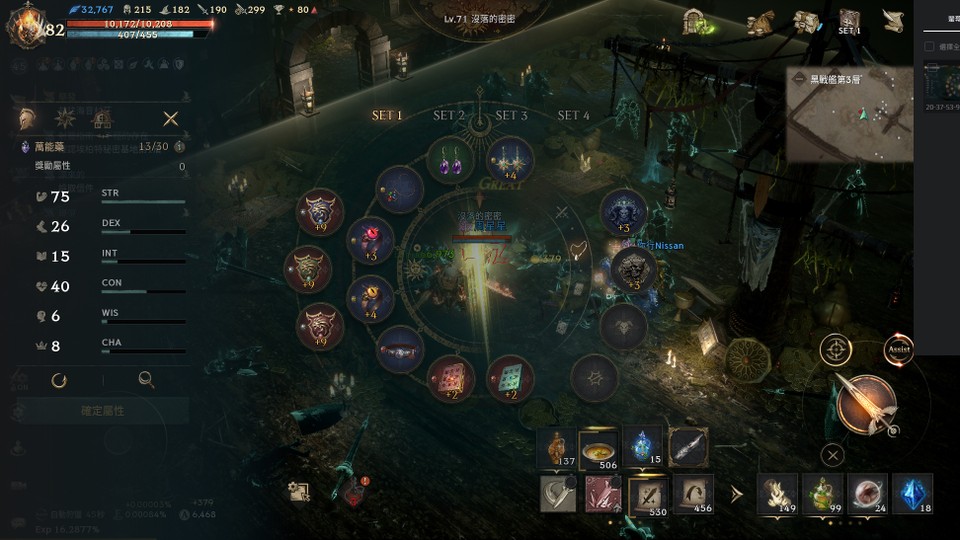Select the purple earrings equipment slot

[x=450, y=159]
